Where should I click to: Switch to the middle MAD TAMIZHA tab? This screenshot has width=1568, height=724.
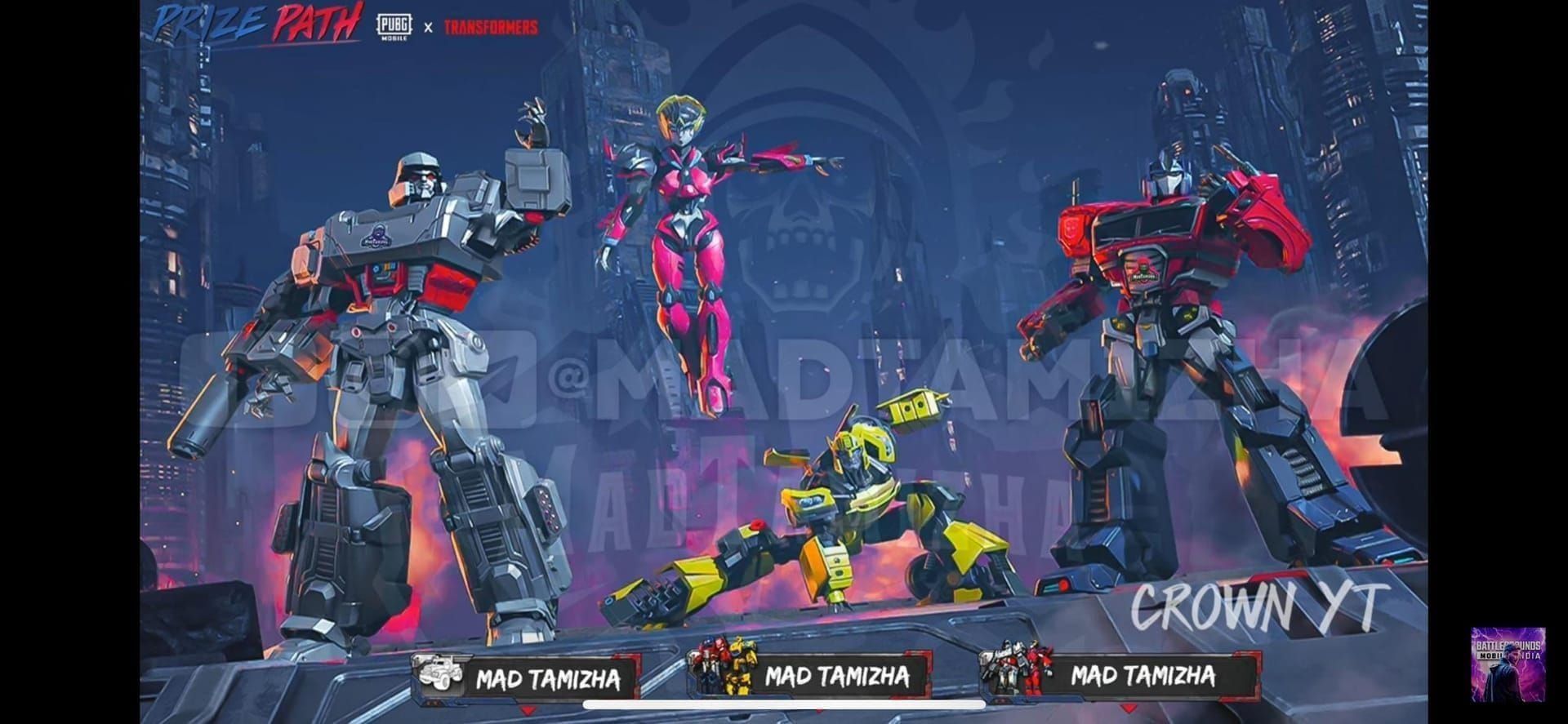837,676
